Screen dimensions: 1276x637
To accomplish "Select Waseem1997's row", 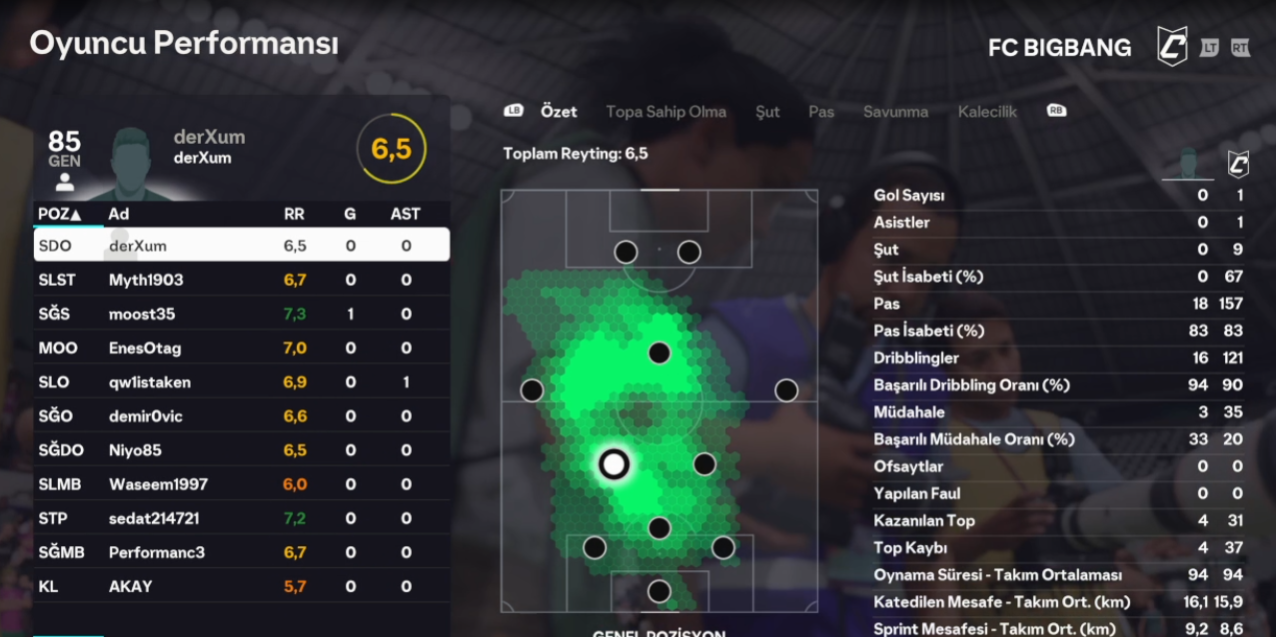I will point(240,484).
